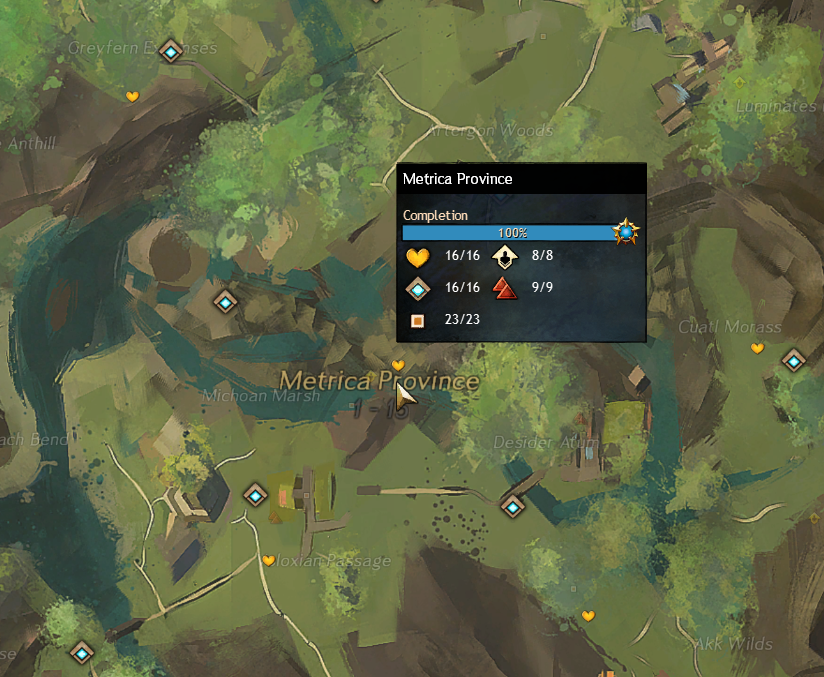
Task: Click the heart below Greyfern Expanses
Action: pyautogui.click(x=132, y=96)
